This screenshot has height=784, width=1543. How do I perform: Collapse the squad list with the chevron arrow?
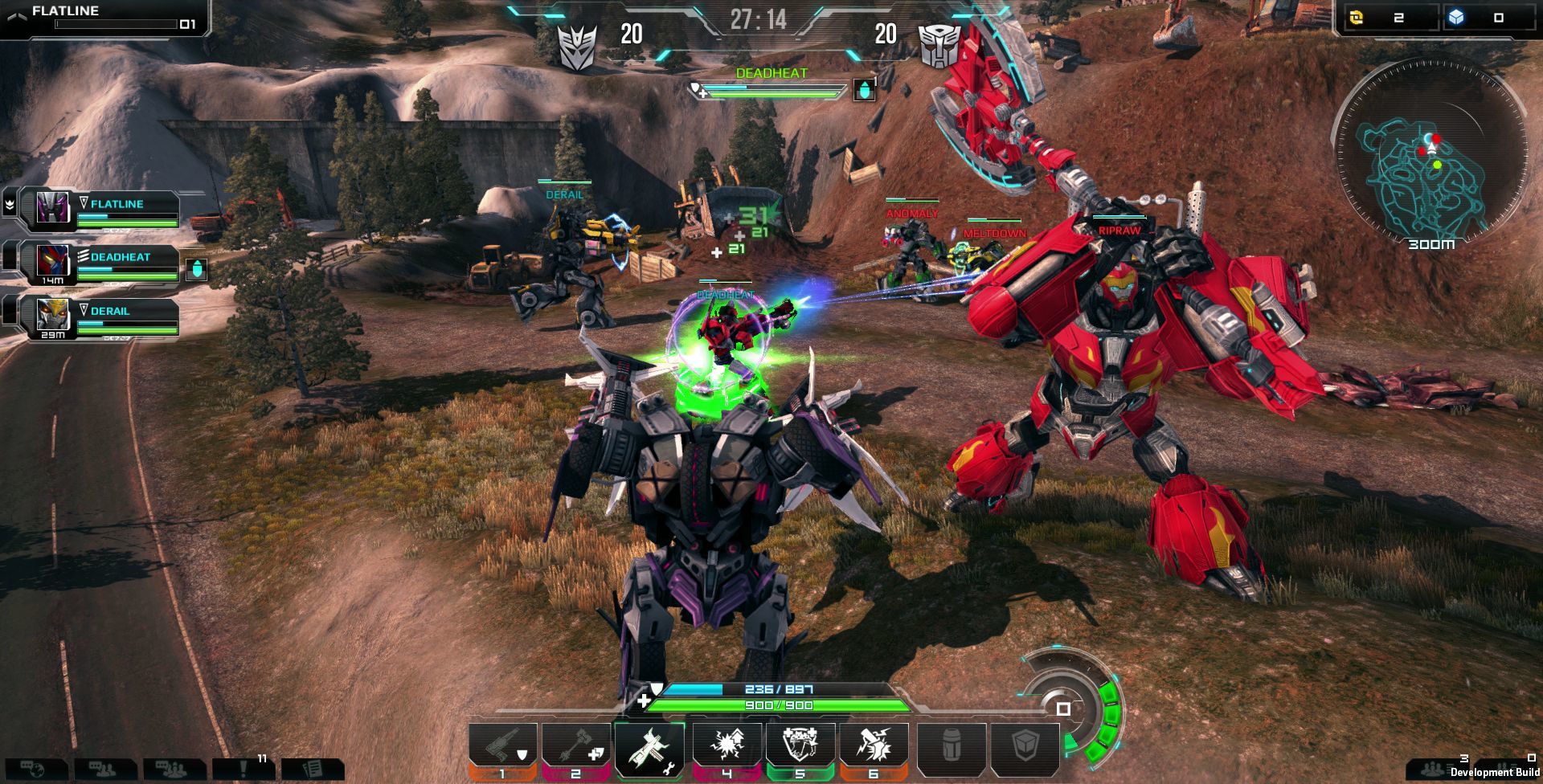(x=9, y=205)
